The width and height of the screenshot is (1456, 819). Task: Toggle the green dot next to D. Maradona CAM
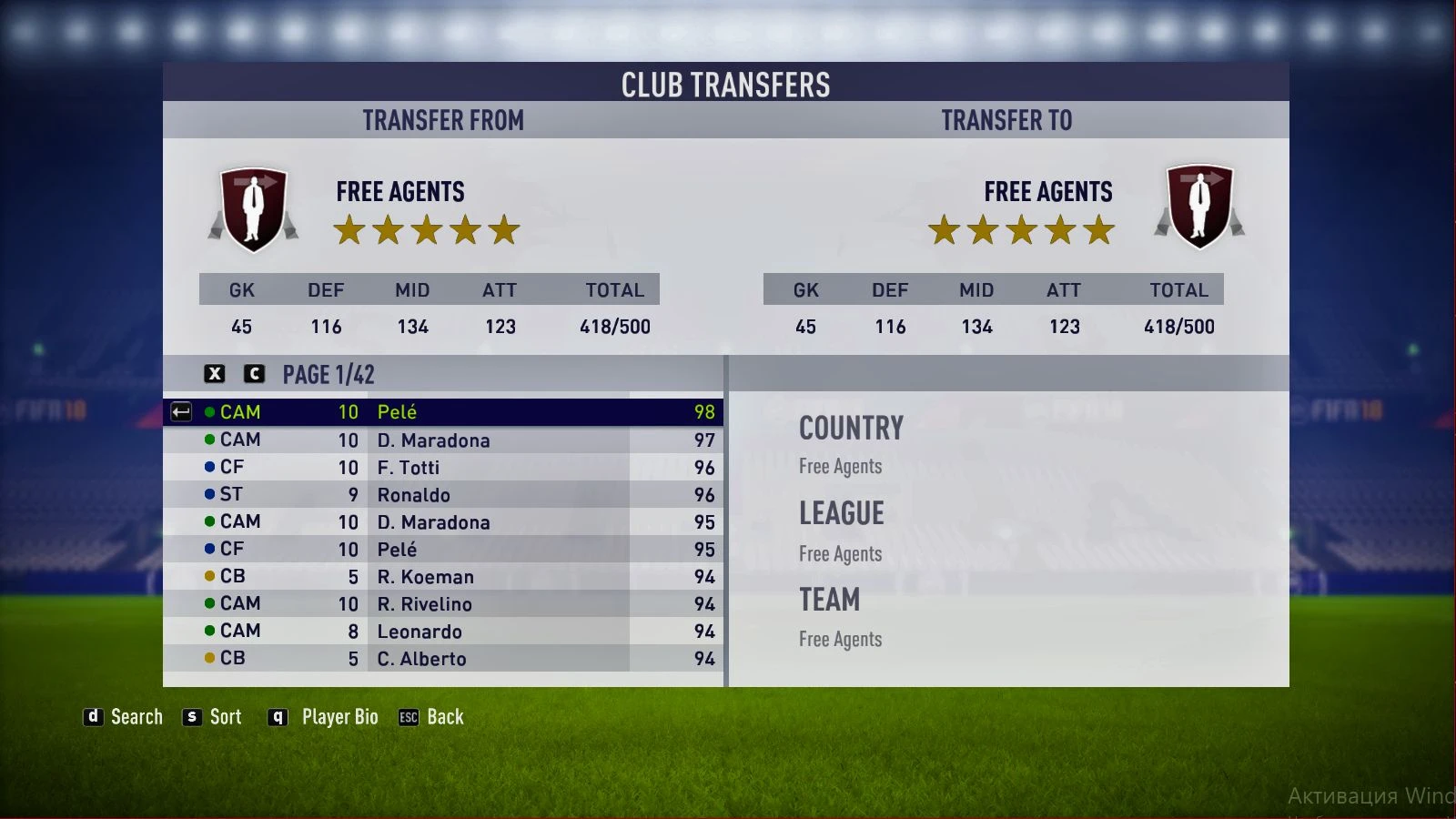211,440
